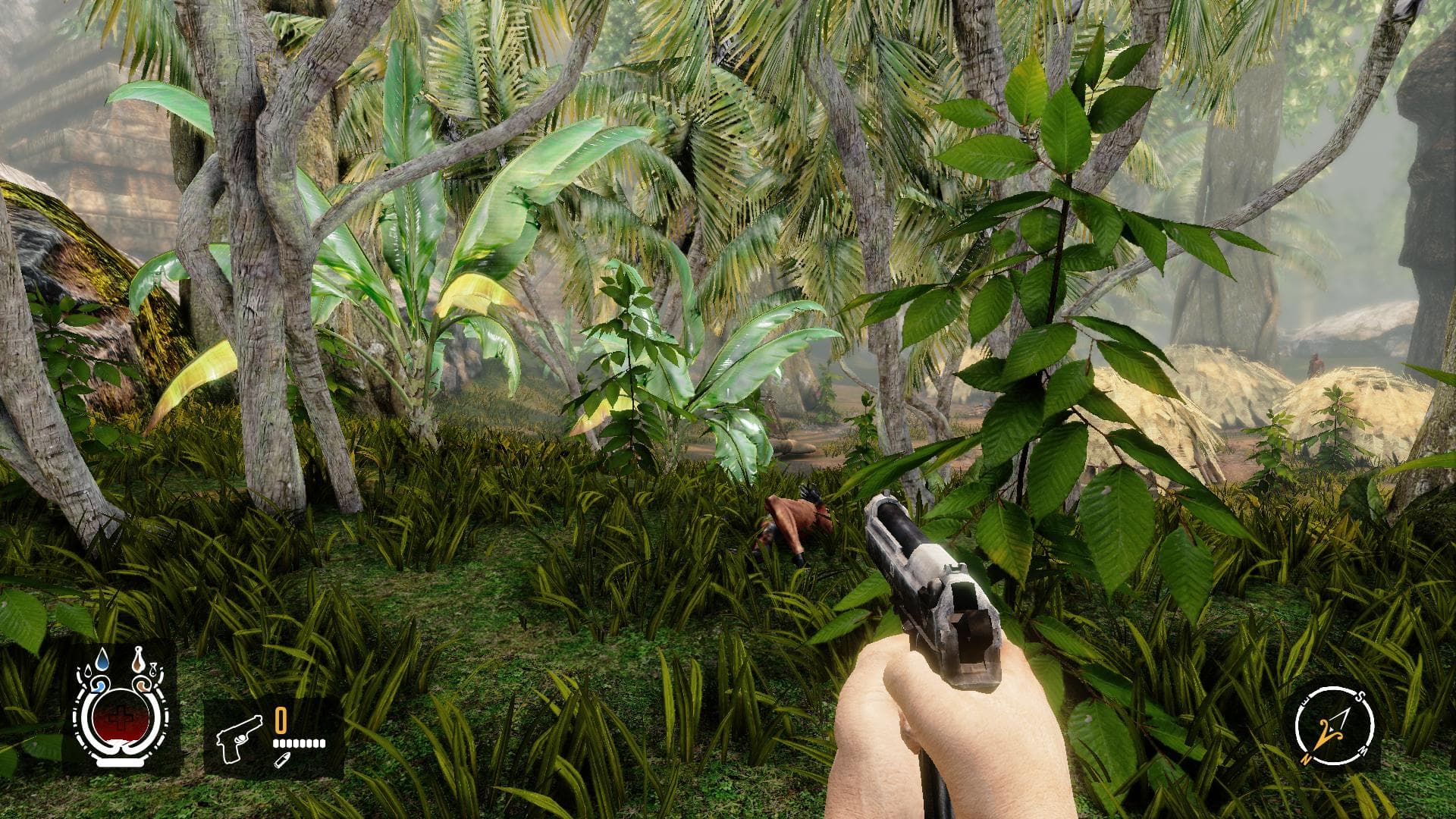Click the brown hunger droplet icon
The height and width of the screenshot is (819, 1456).
coord(137,660)
